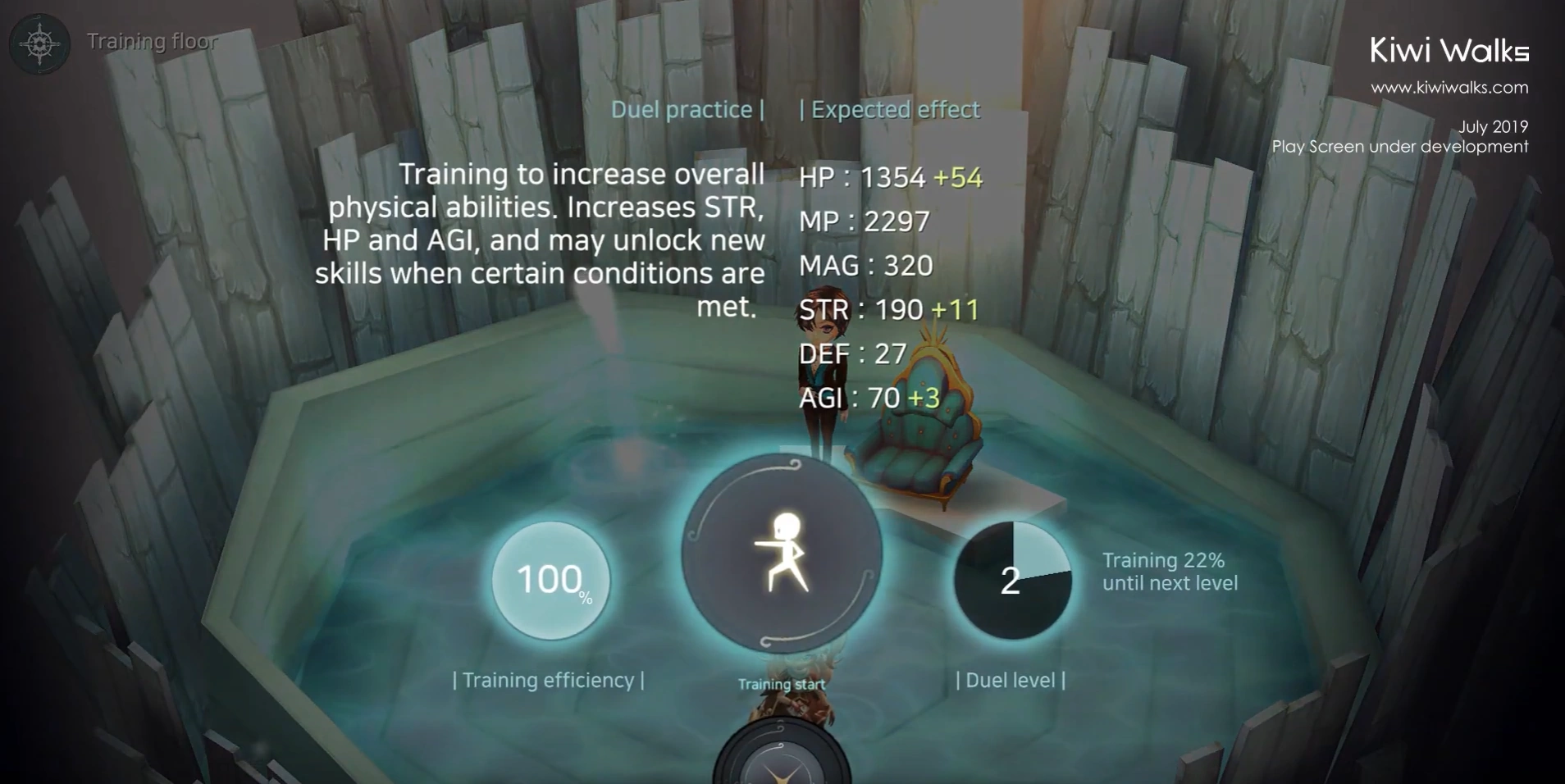Tap the Kiwi Walks logo
The image size is (1565, 784).
point(1450,50)
